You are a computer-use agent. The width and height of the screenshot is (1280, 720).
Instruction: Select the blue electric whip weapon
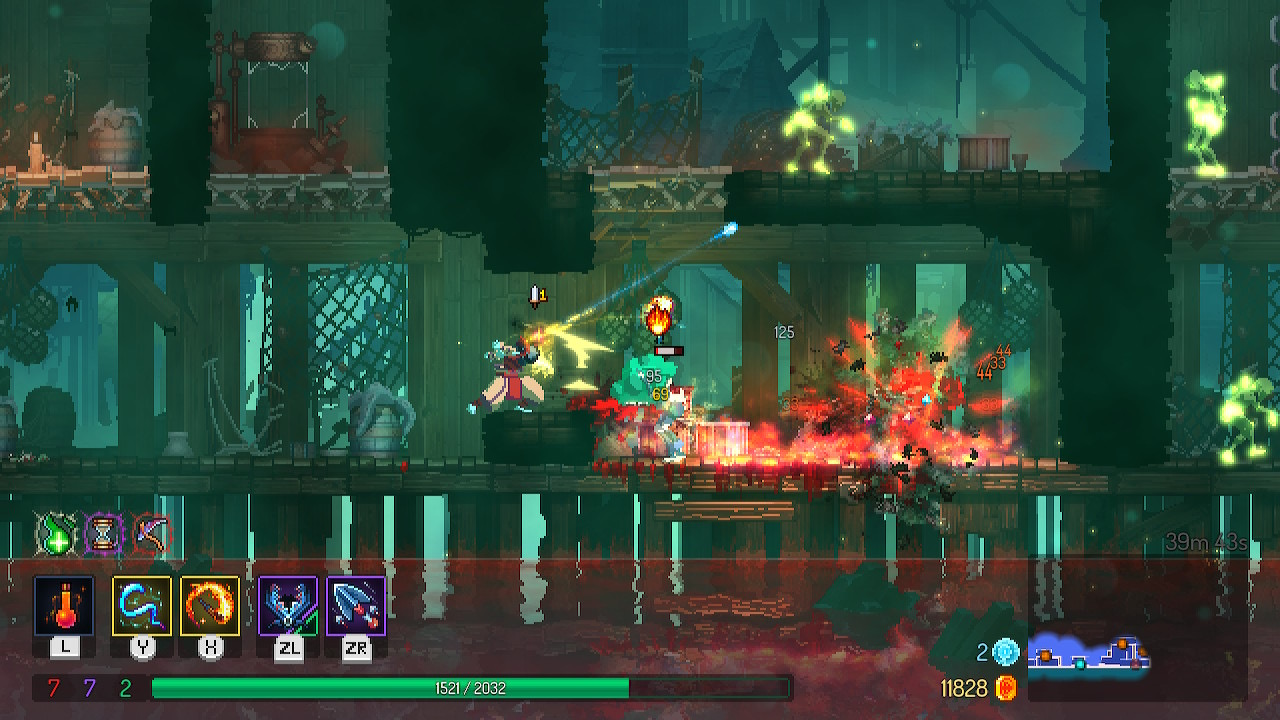(x=142, y=606)
